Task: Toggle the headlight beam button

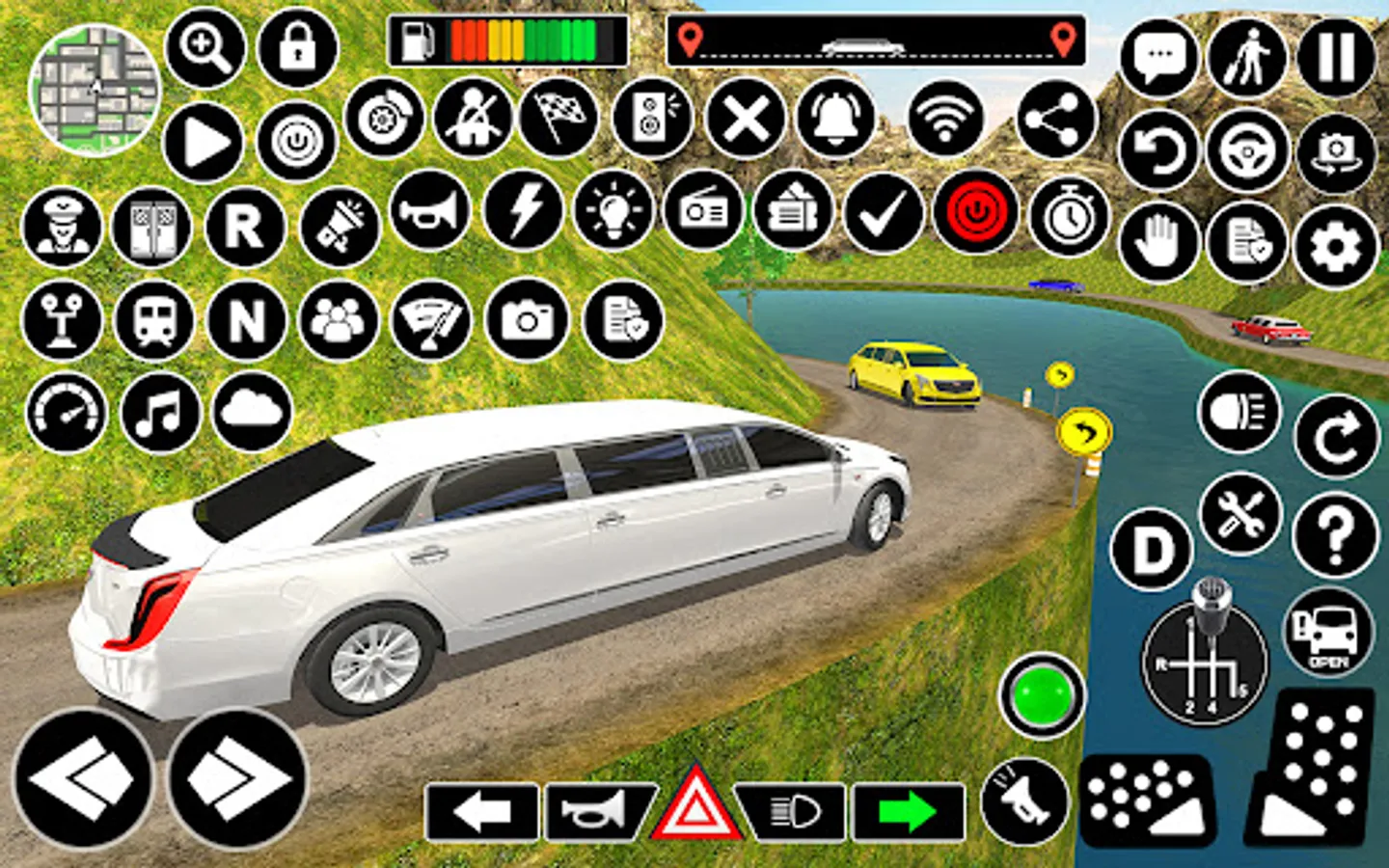Action: pos(1239,412)
